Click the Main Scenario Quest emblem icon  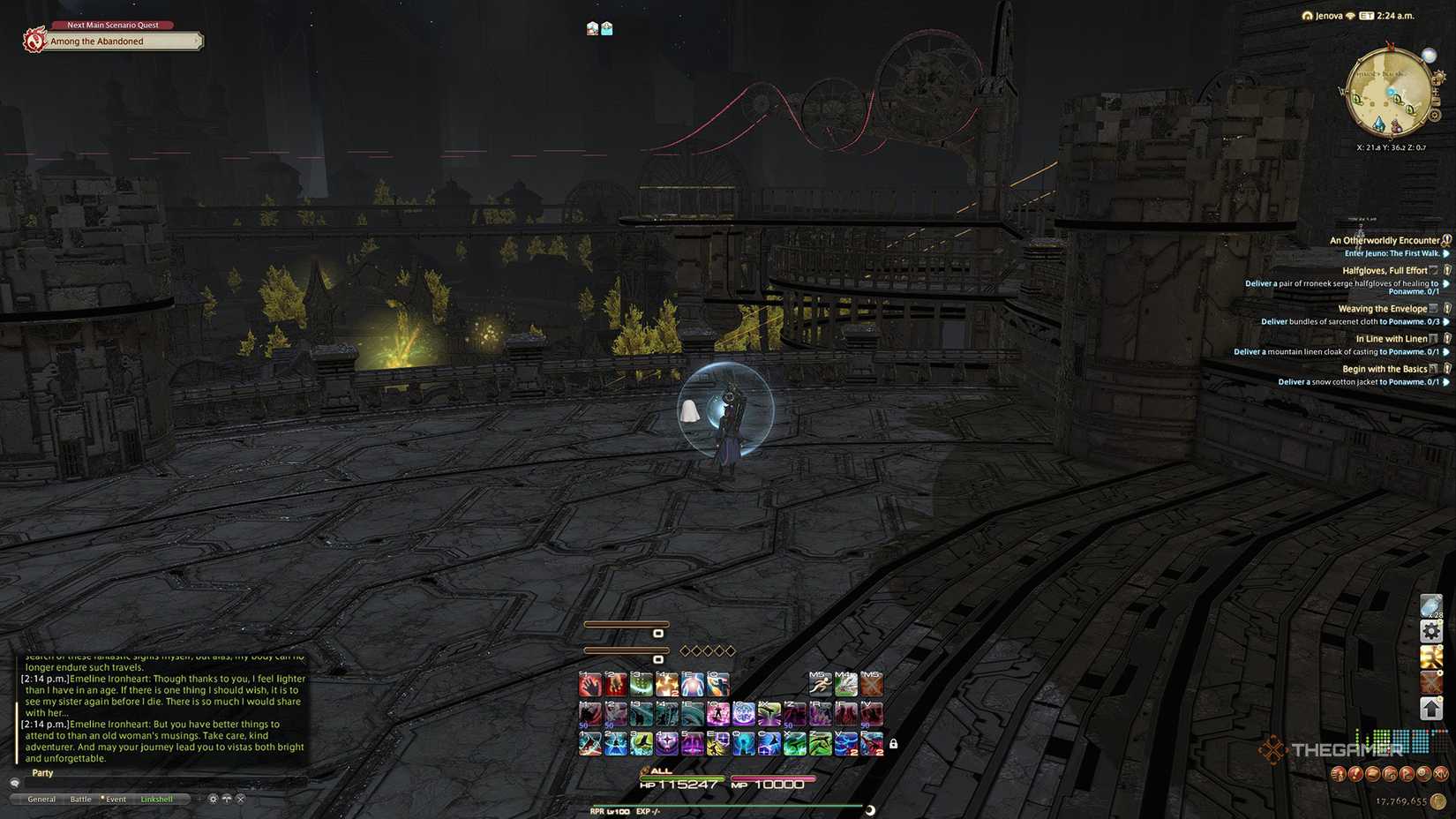34,41
